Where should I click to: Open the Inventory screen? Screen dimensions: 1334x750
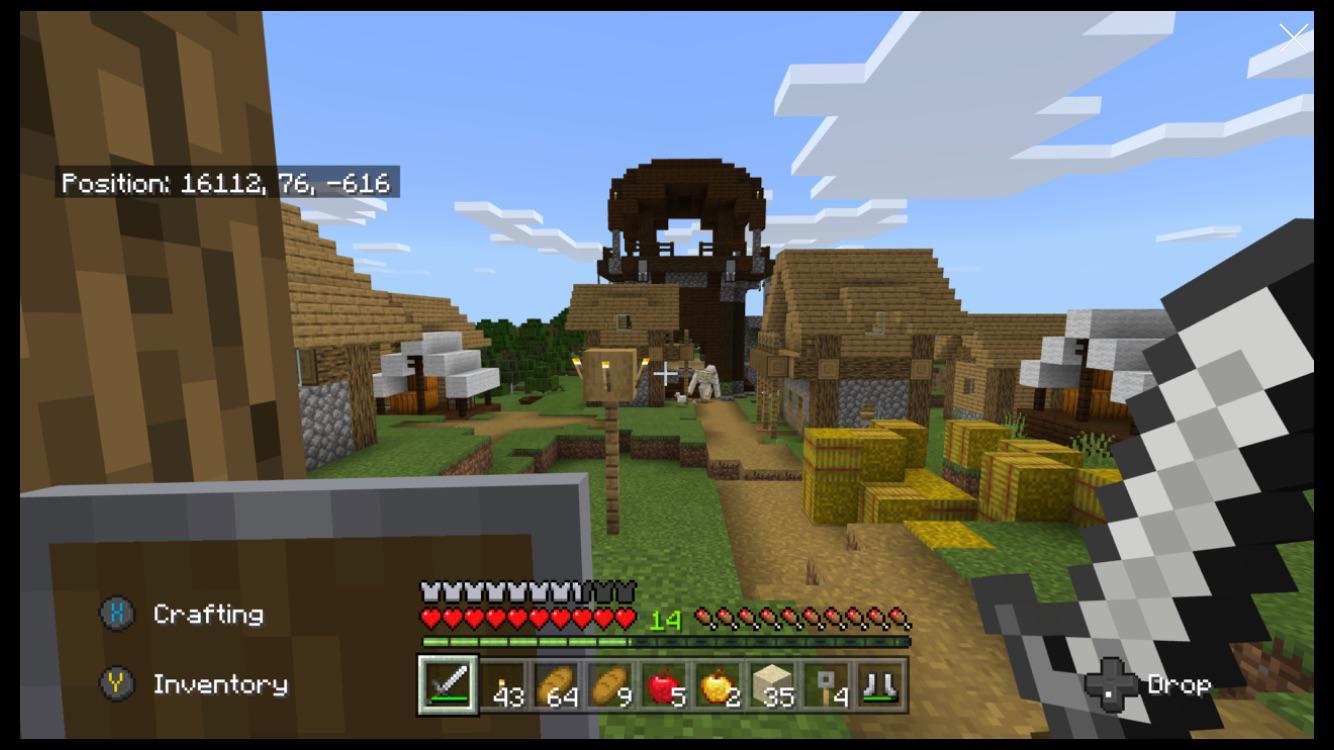[219, 685]
